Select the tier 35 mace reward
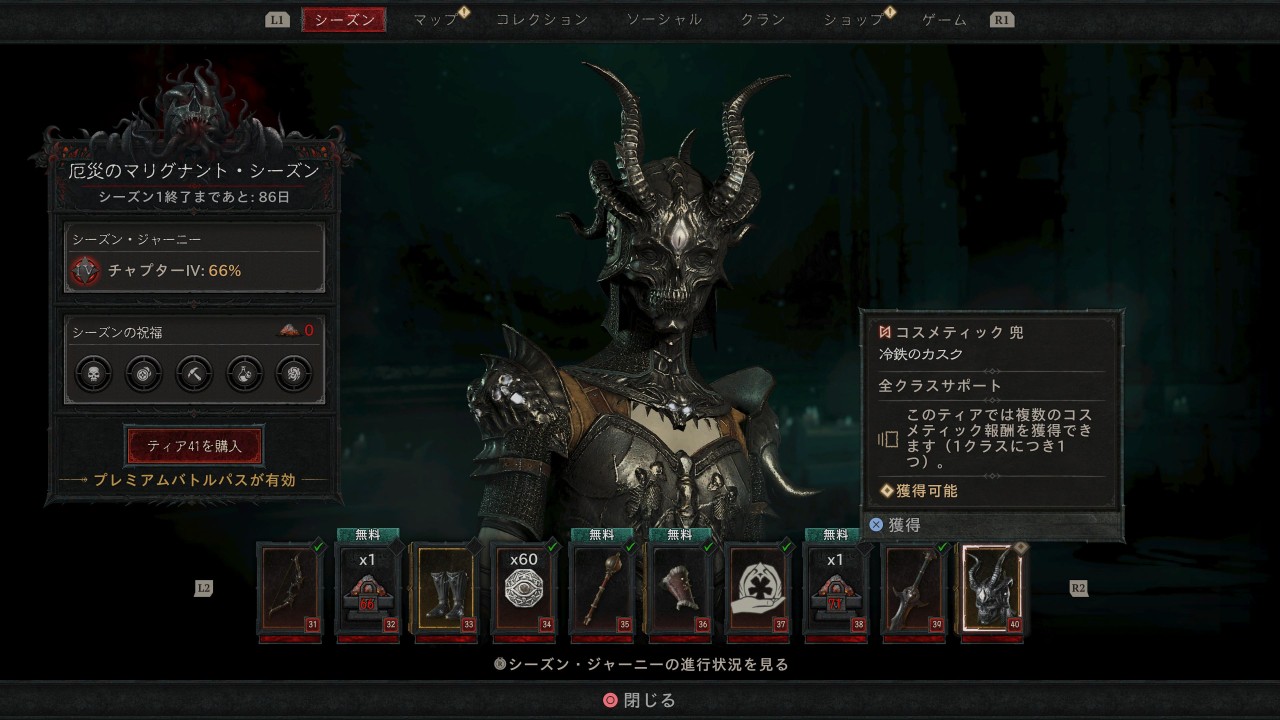This screenshot has height=720, width=1280. [602, 590]
